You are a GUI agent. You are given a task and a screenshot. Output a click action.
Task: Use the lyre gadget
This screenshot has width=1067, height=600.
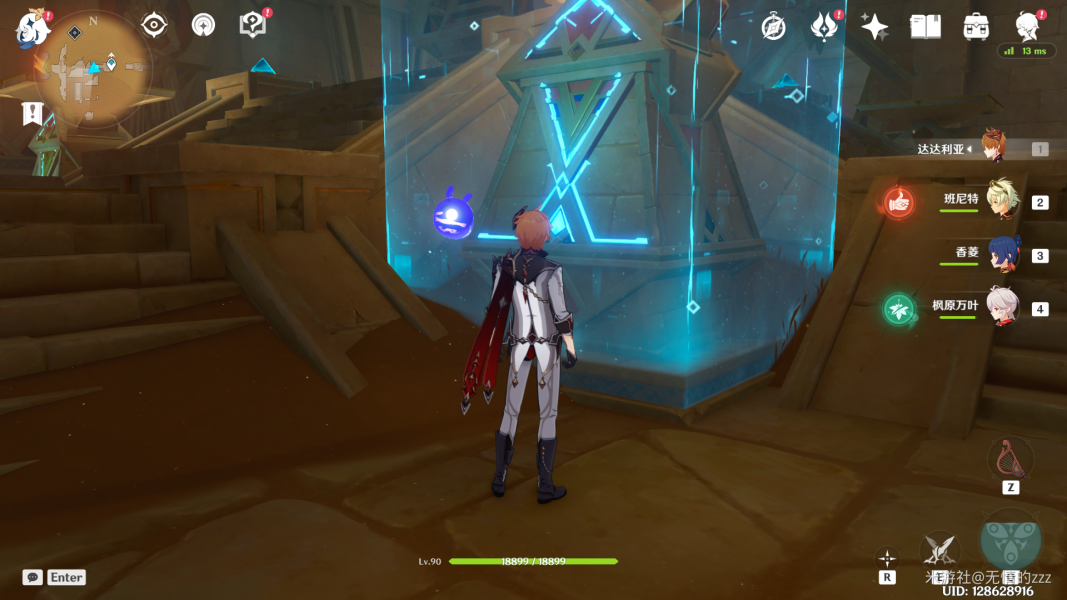(x=1010, y=459)
